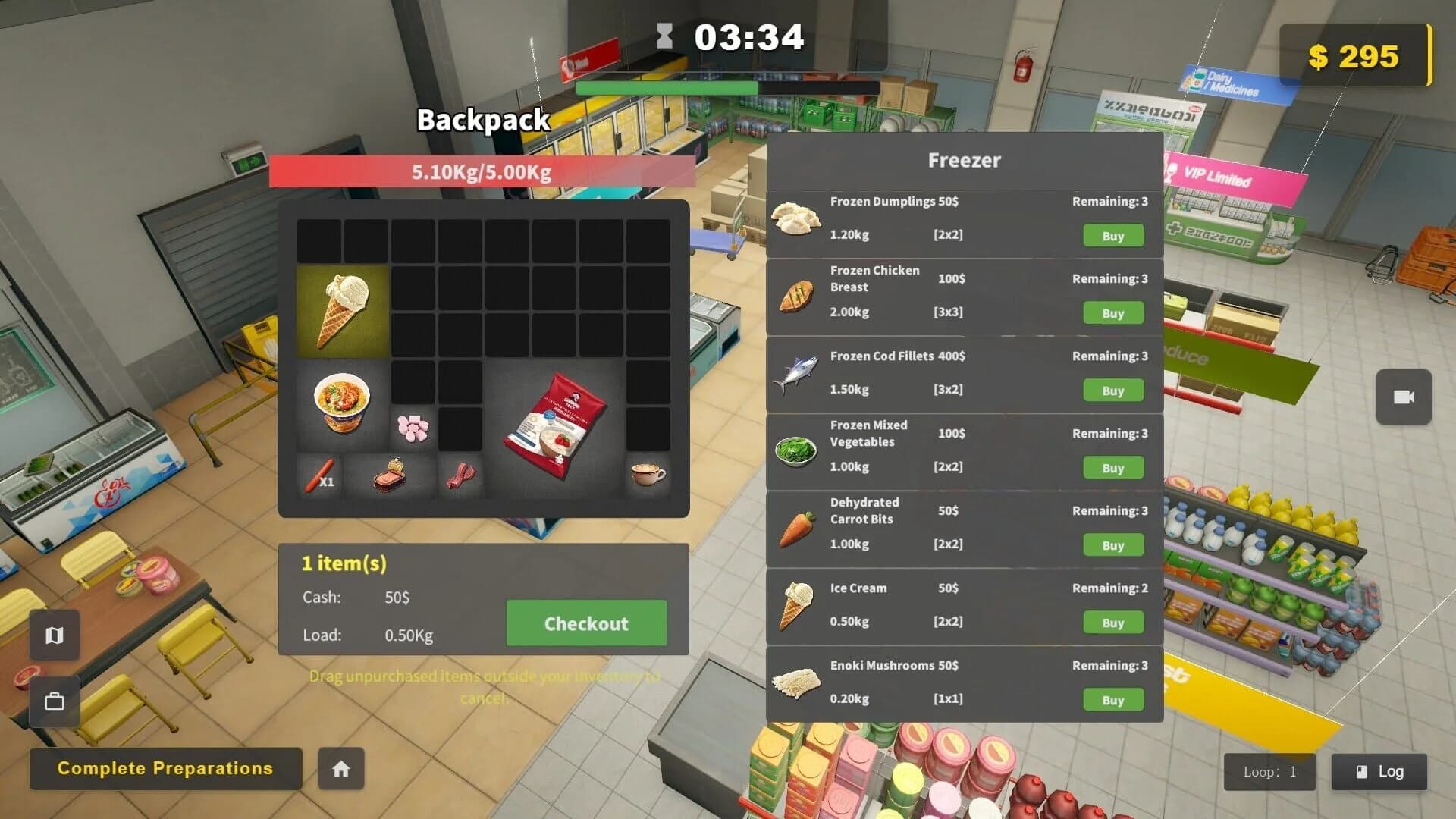Open the map icon above the briefcase
This screenshot has width=1456, height=819.
54,635
